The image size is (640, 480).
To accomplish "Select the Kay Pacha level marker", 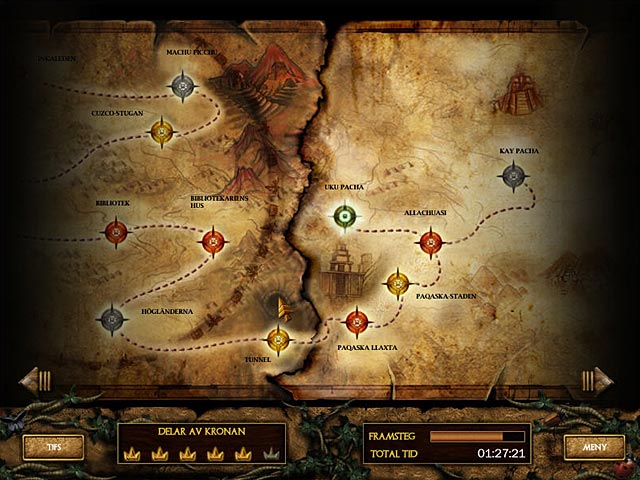I will coord(513,177).
